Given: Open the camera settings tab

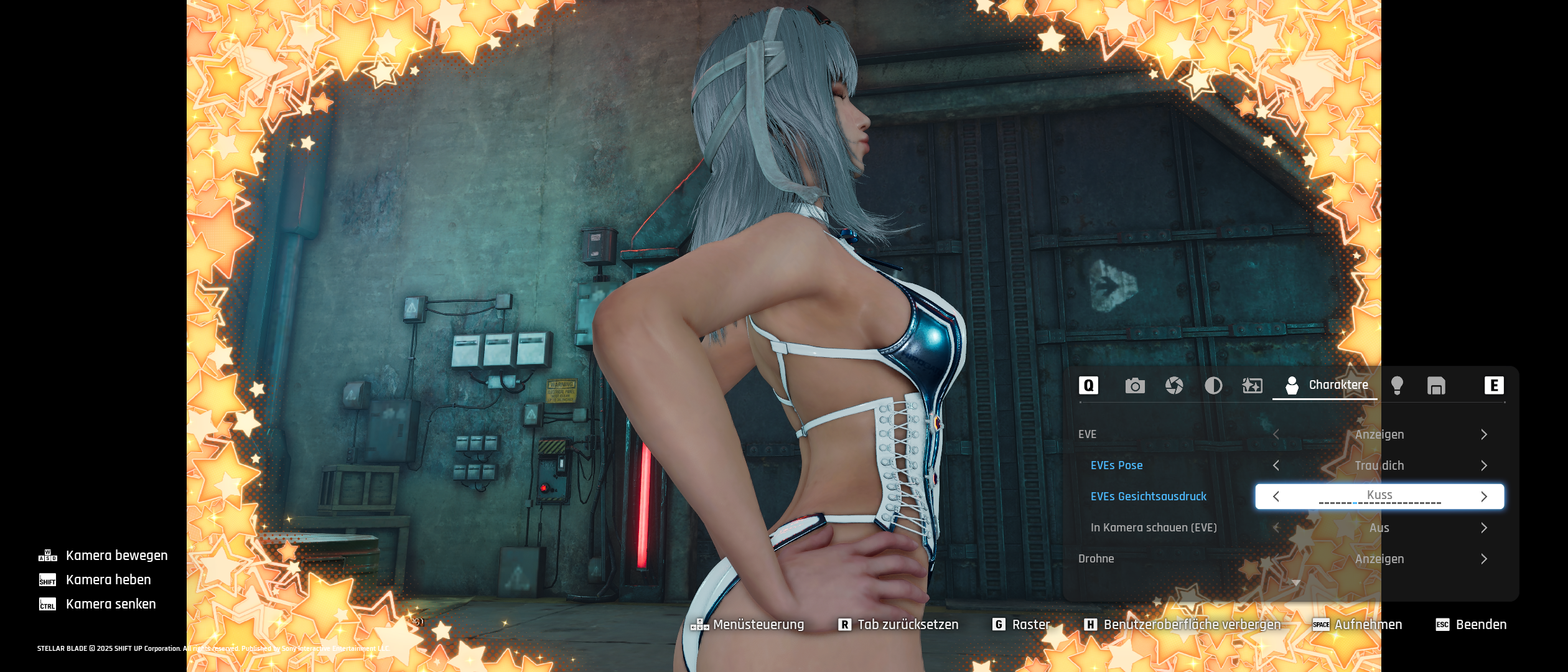Looking at the screenshot, I should [1135, 386].
